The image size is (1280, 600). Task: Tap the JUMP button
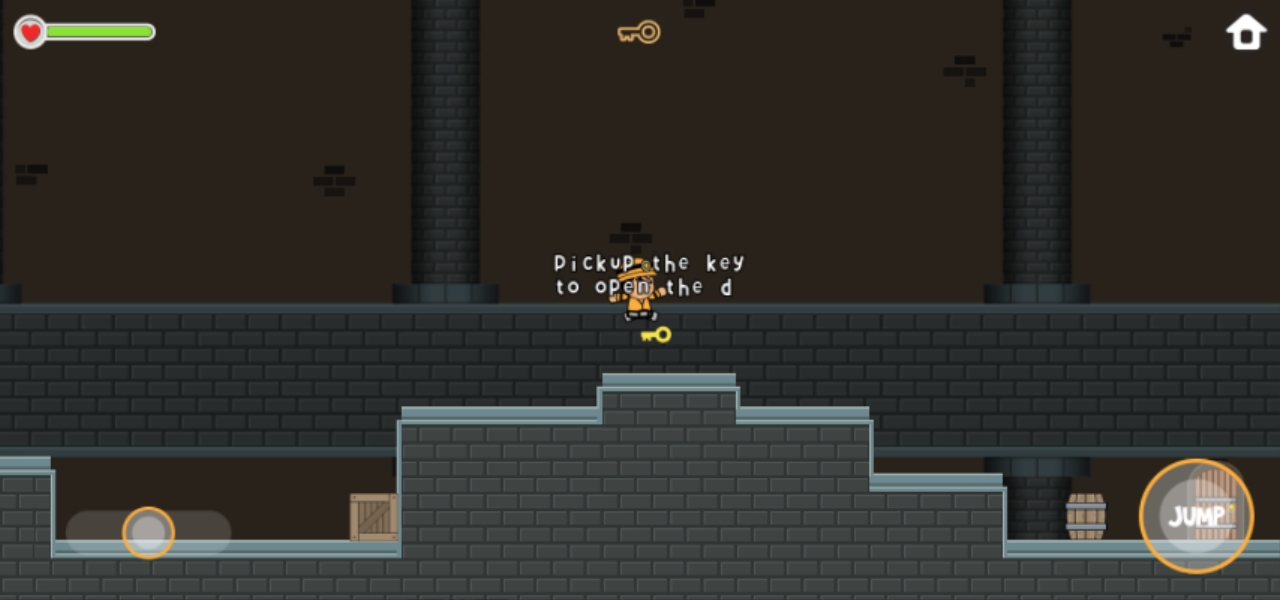pos(1196,516)
